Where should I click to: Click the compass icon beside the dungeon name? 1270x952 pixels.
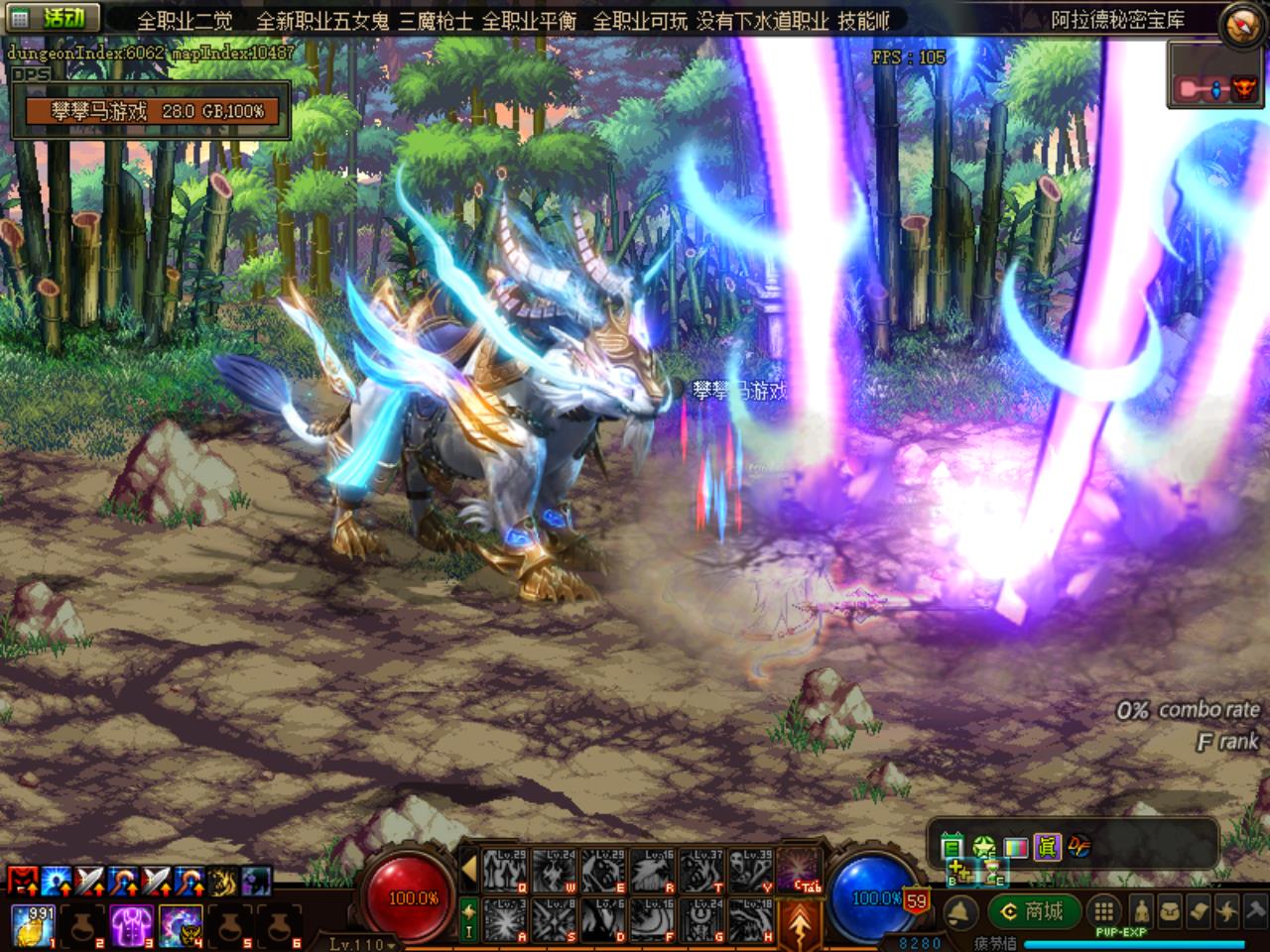1243,24
